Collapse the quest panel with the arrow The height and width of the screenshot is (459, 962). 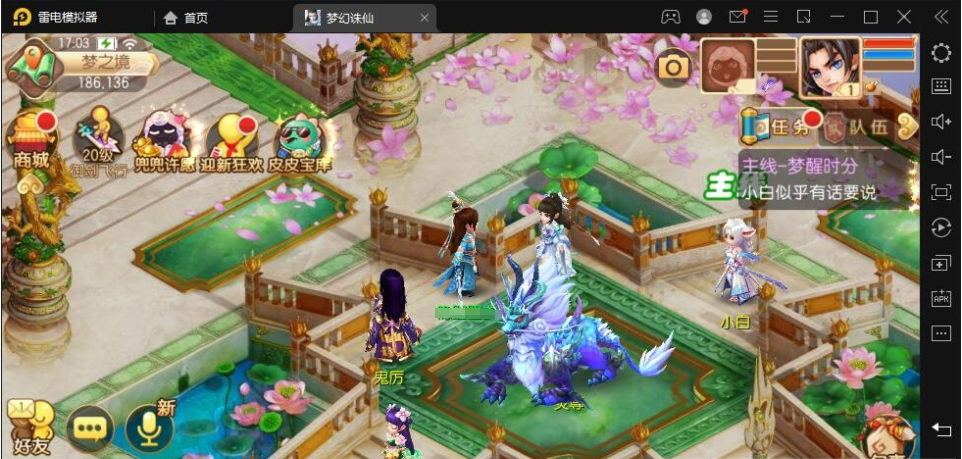907,126
